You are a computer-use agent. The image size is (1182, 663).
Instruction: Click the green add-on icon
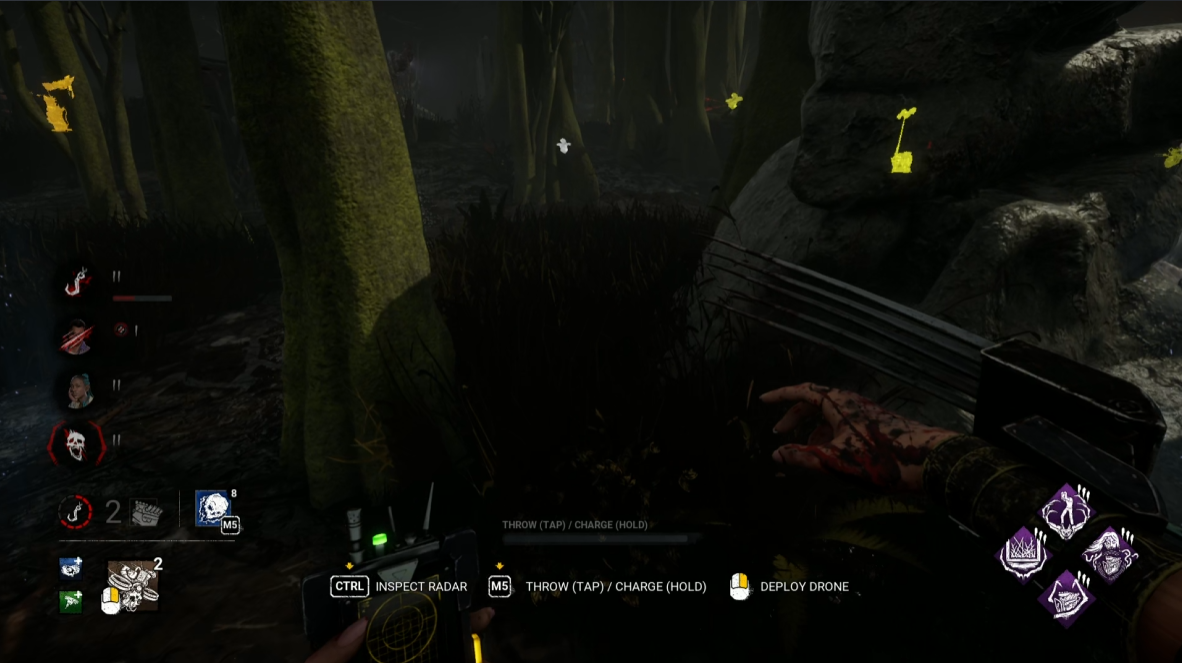tap(71, 601)
